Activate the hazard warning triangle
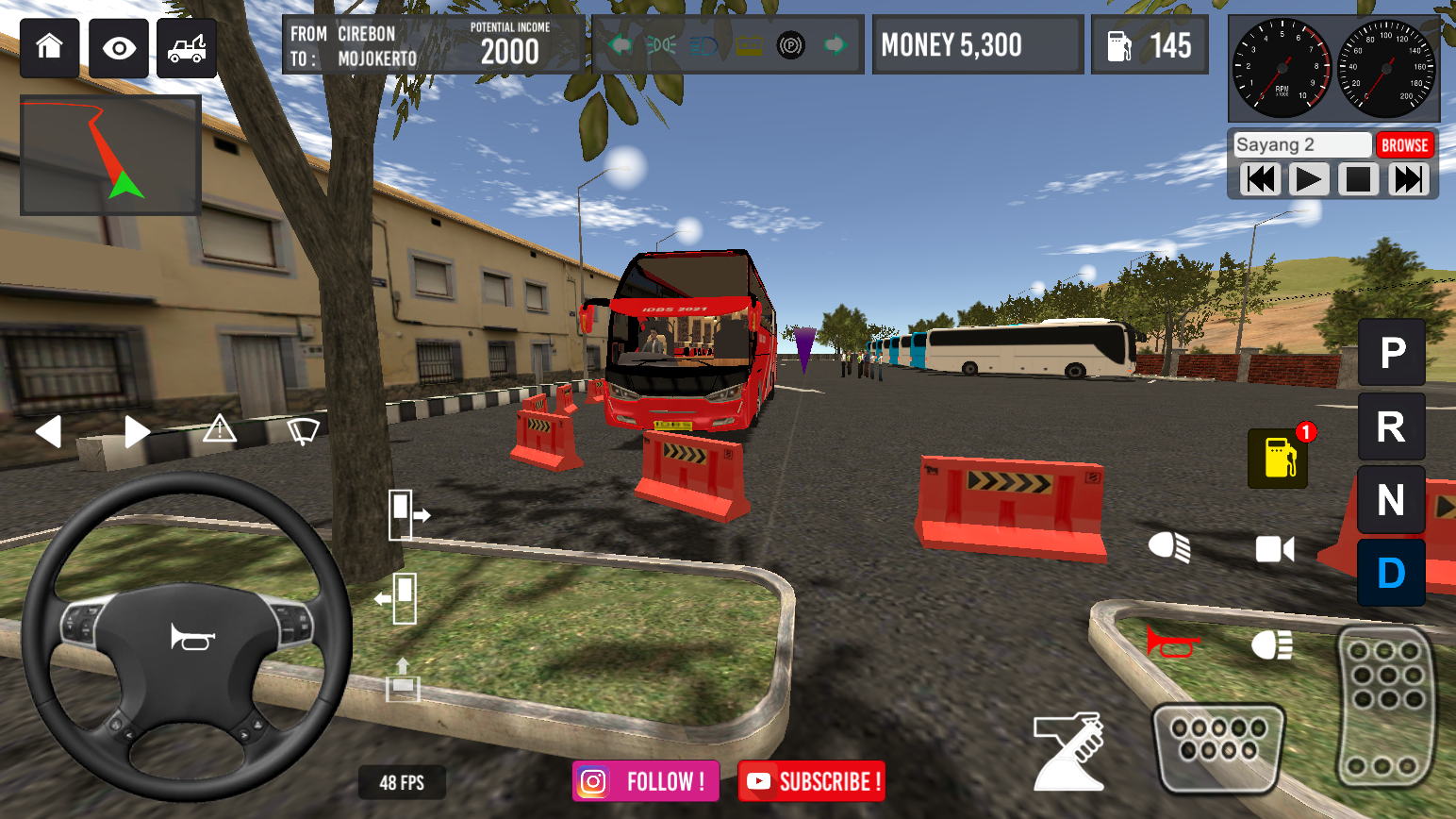Screen dimensions: 1456x819 coord(219,430)
